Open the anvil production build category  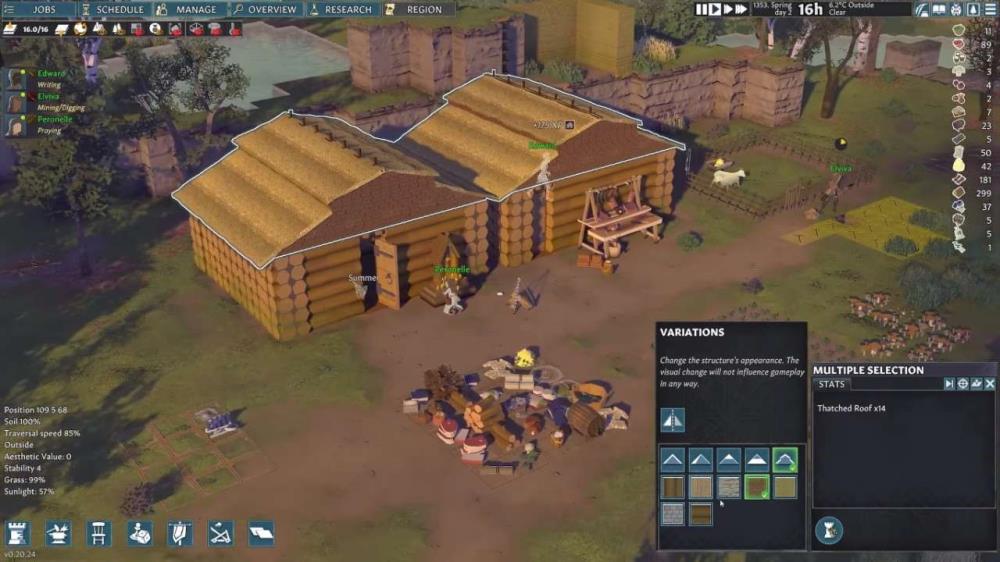point(58,533)
